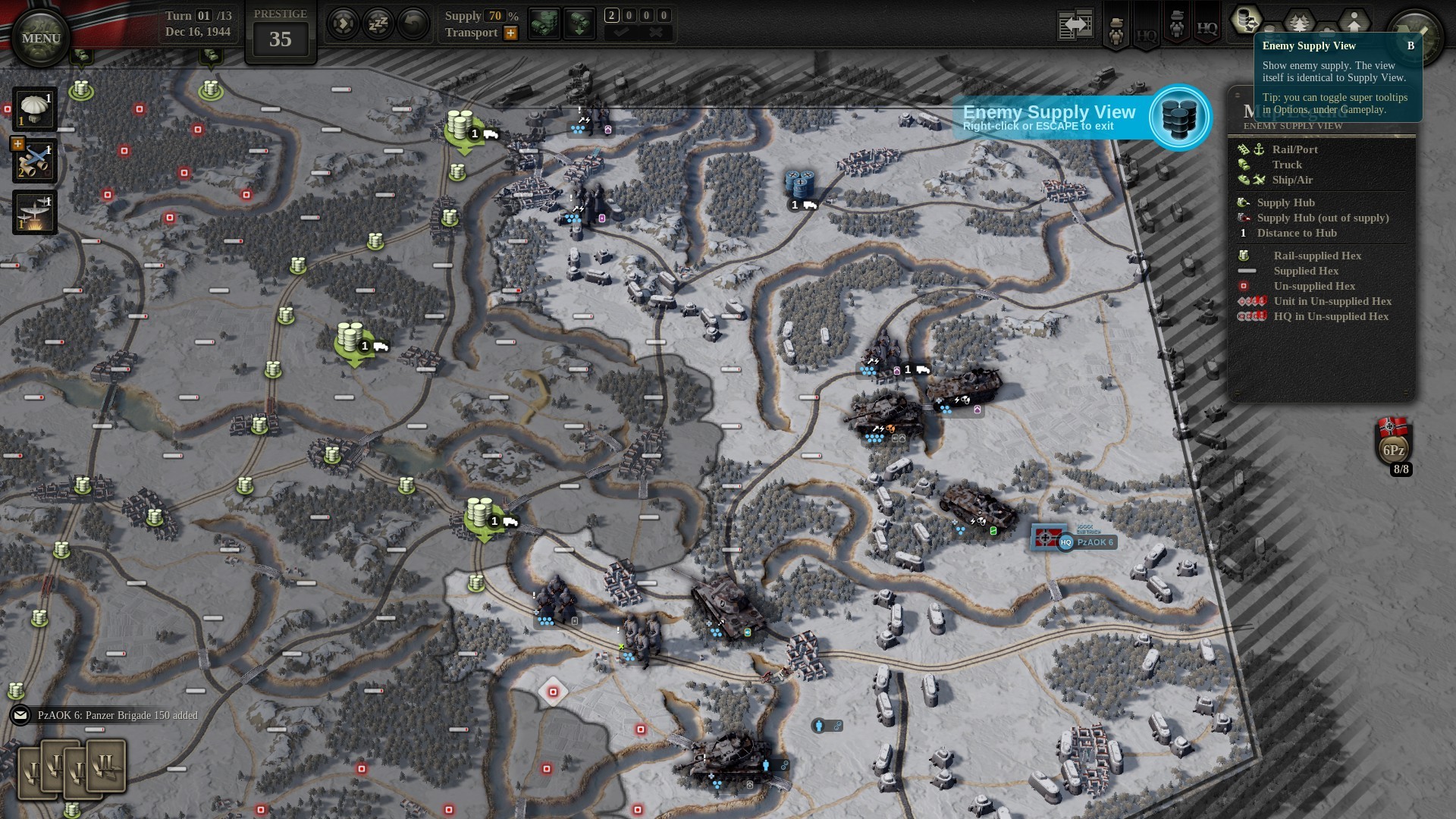Open the supply trucks icon in top bar

(x=543, y=24)
